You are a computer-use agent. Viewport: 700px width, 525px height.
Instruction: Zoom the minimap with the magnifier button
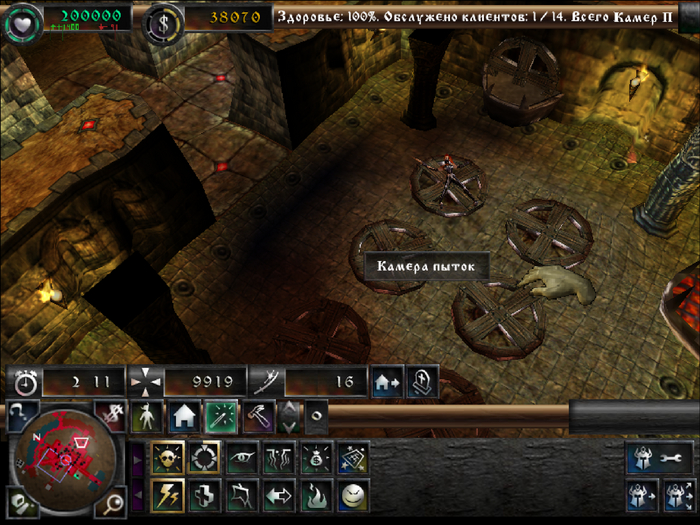tap(115, 502)
